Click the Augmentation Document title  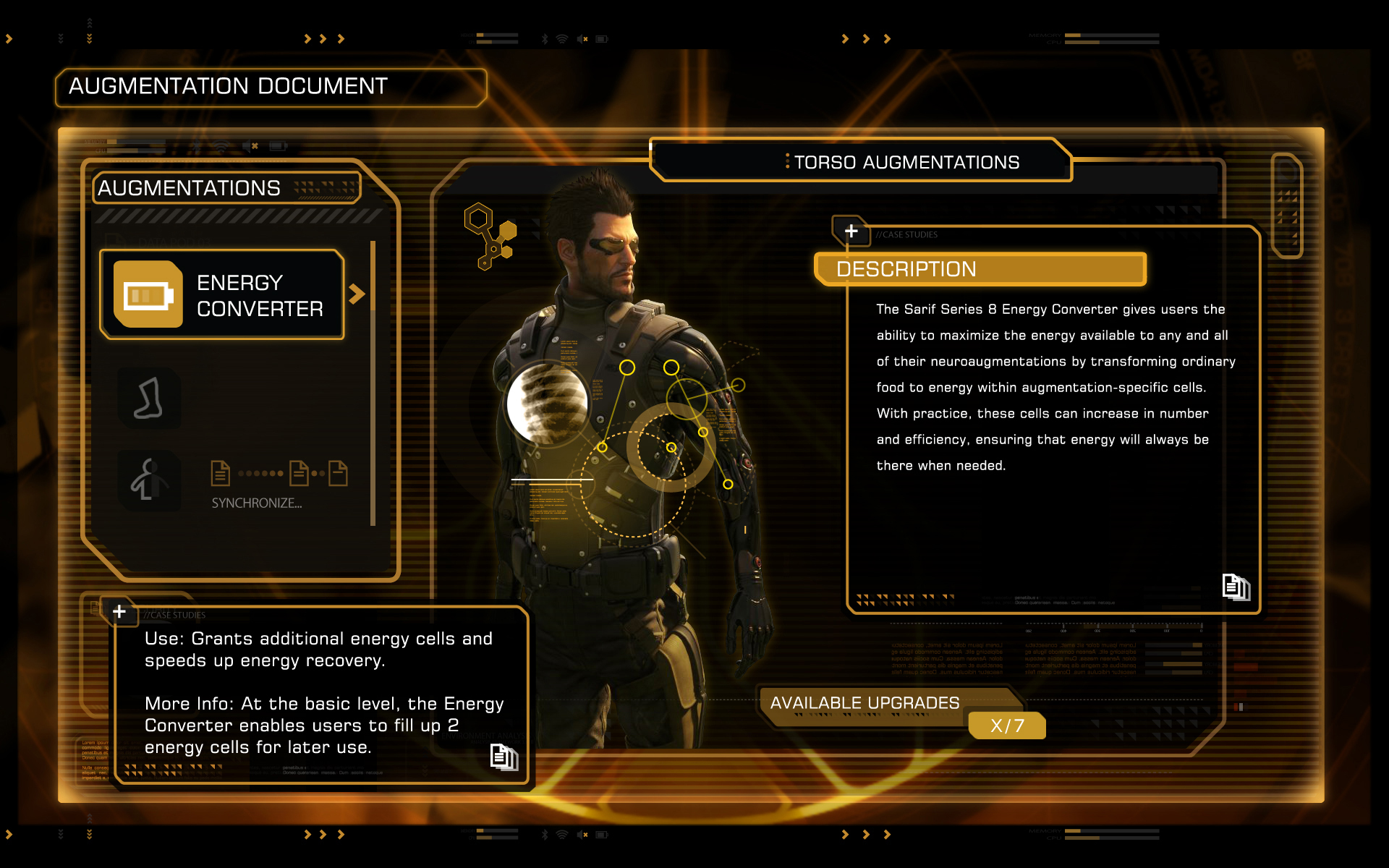pos(229,87)
